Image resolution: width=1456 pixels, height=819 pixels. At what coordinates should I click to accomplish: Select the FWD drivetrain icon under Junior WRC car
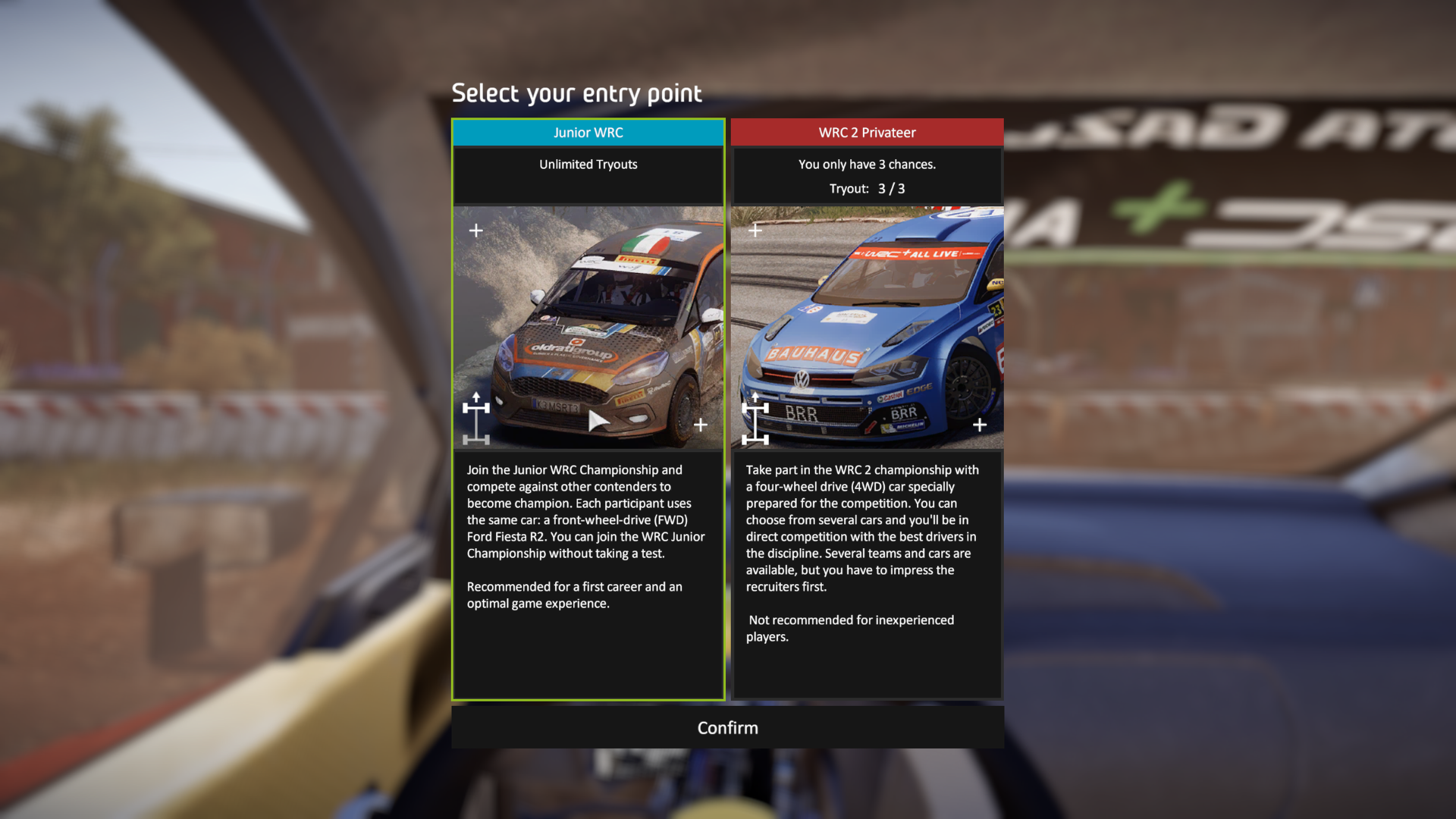475,418
